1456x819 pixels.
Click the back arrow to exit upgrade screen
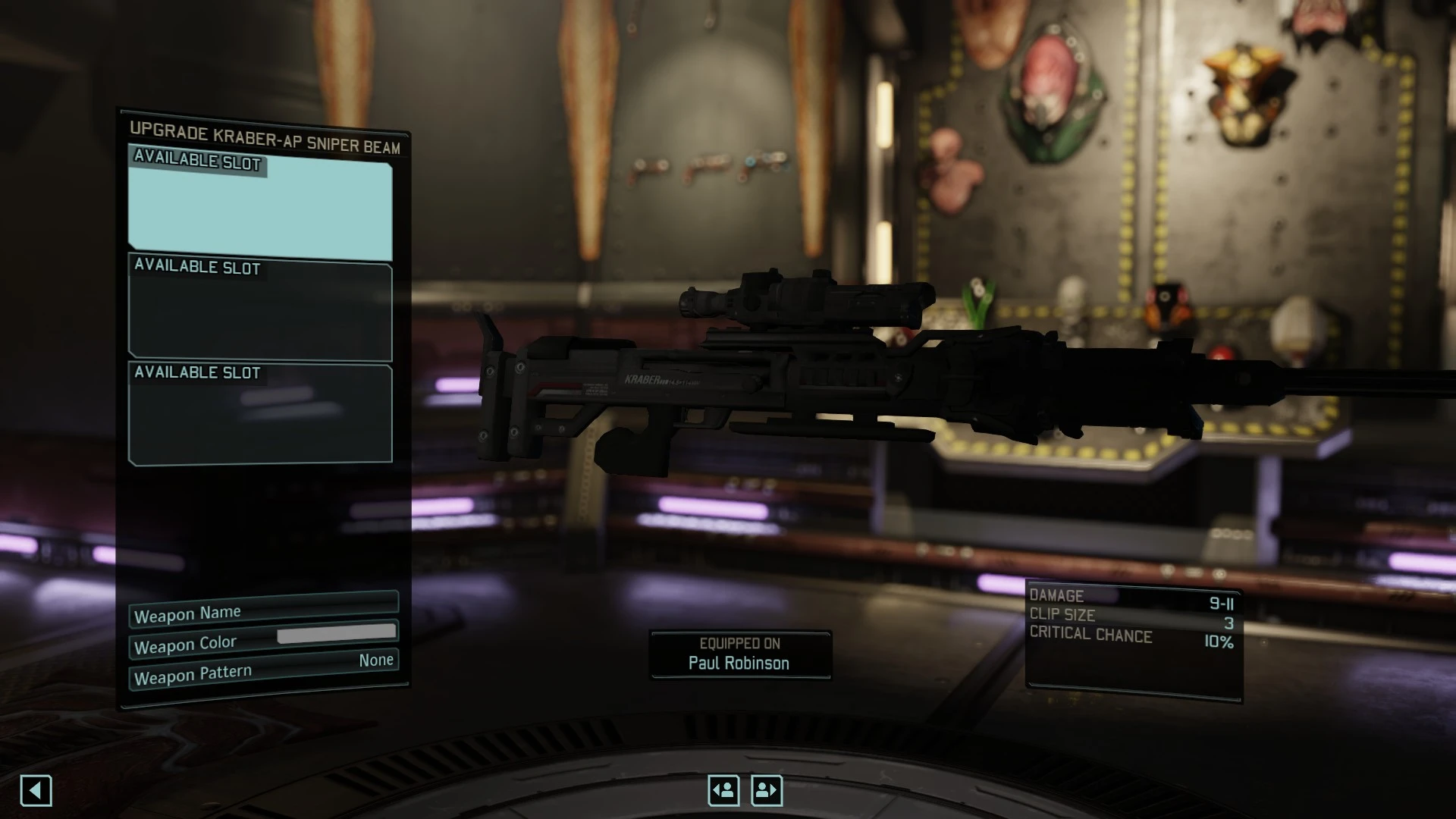(36, 791)
